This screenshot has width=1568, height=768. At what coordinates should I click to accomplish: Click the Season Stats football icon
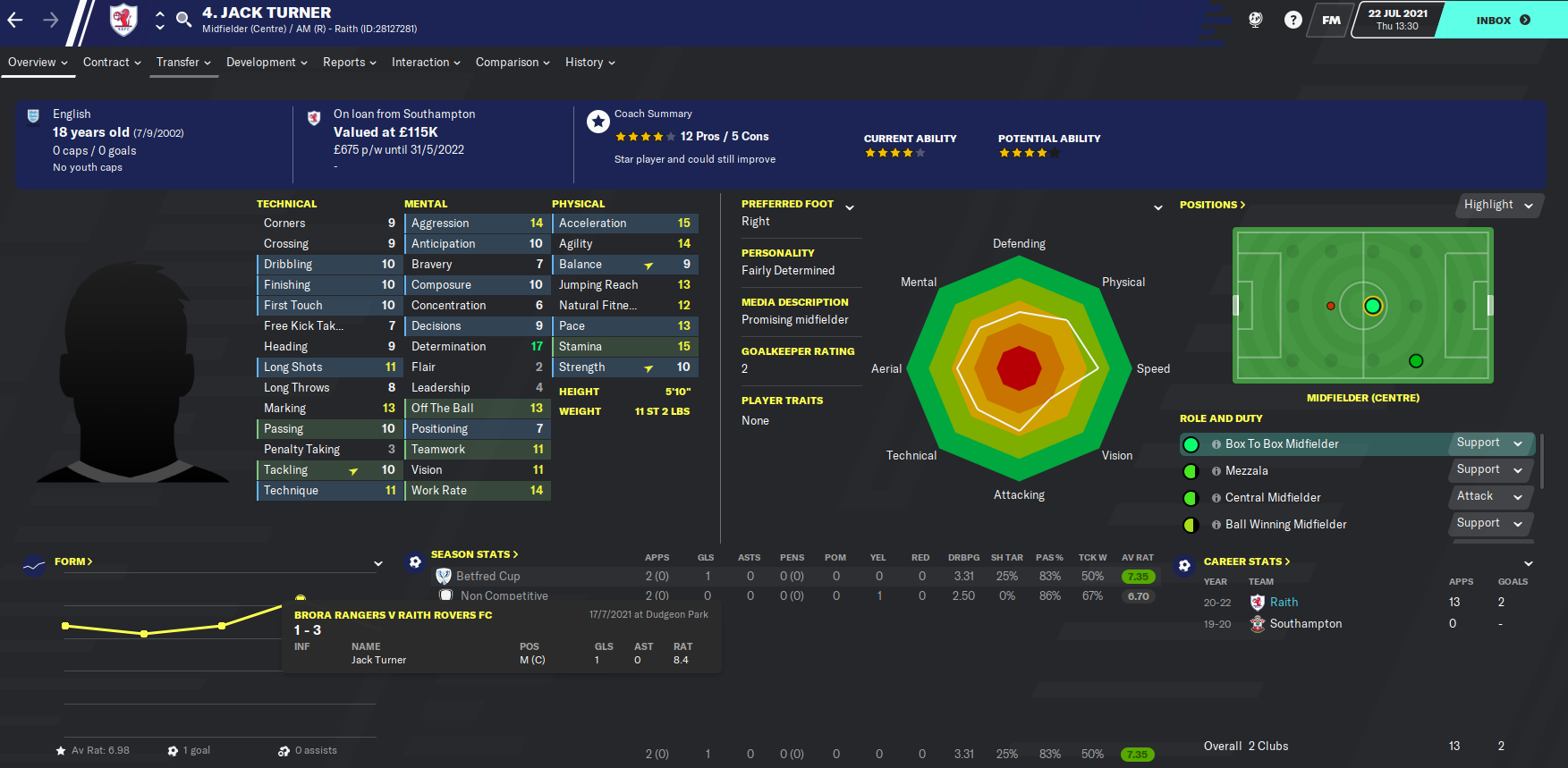[414, 561]
